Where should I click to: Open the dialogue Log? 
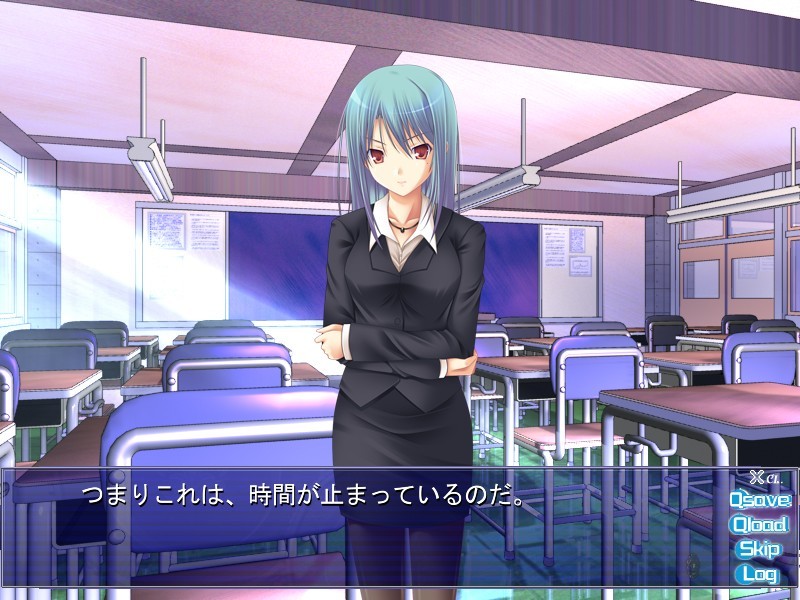[759, 574]
